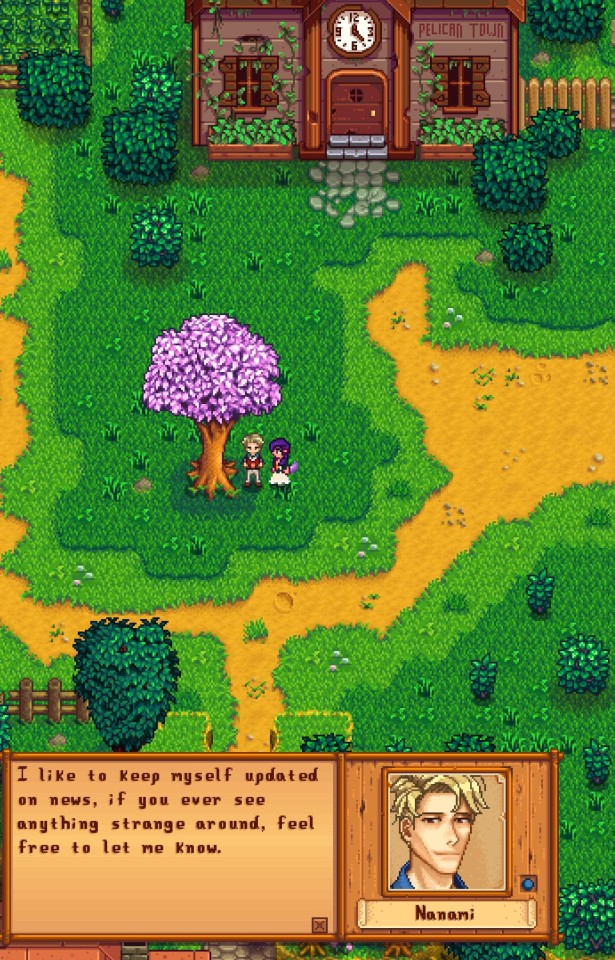
Task: Advance Nanami's dialogue by clicking the text
Action: point(167,811)
